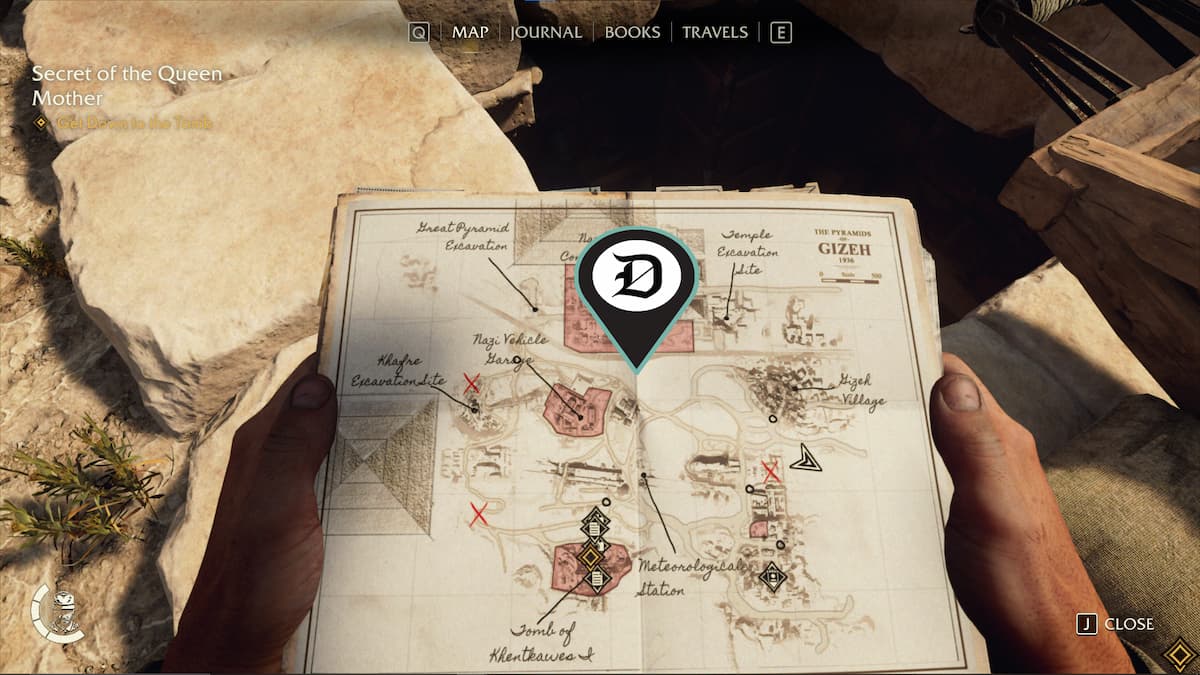Click the player arrow marker on the map
The height and width of the screenshot is (675, 1200).
click(803, 459)
